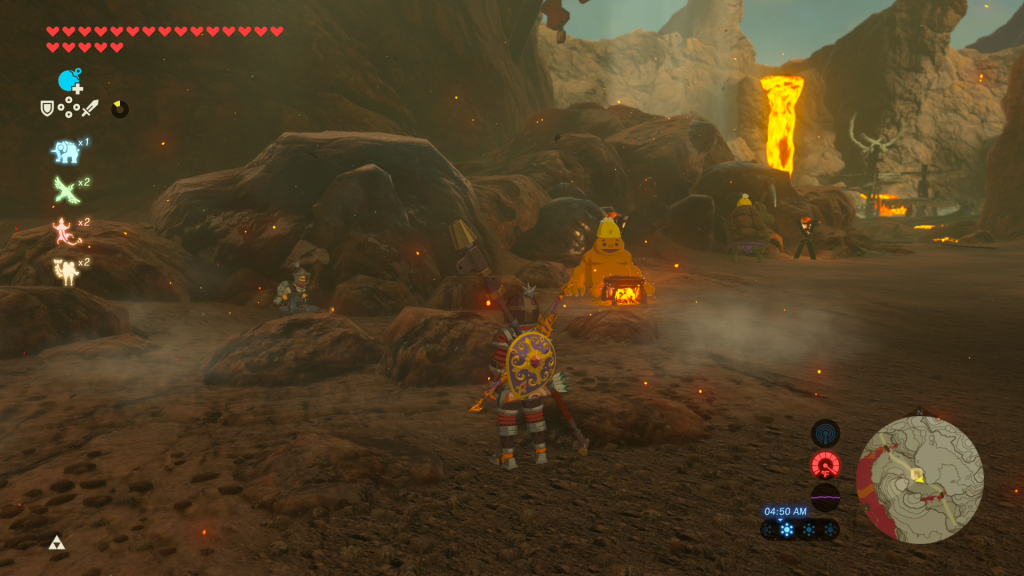
Task: Activate the green bird Revali's Gale icon
Action: coord(65,189)
